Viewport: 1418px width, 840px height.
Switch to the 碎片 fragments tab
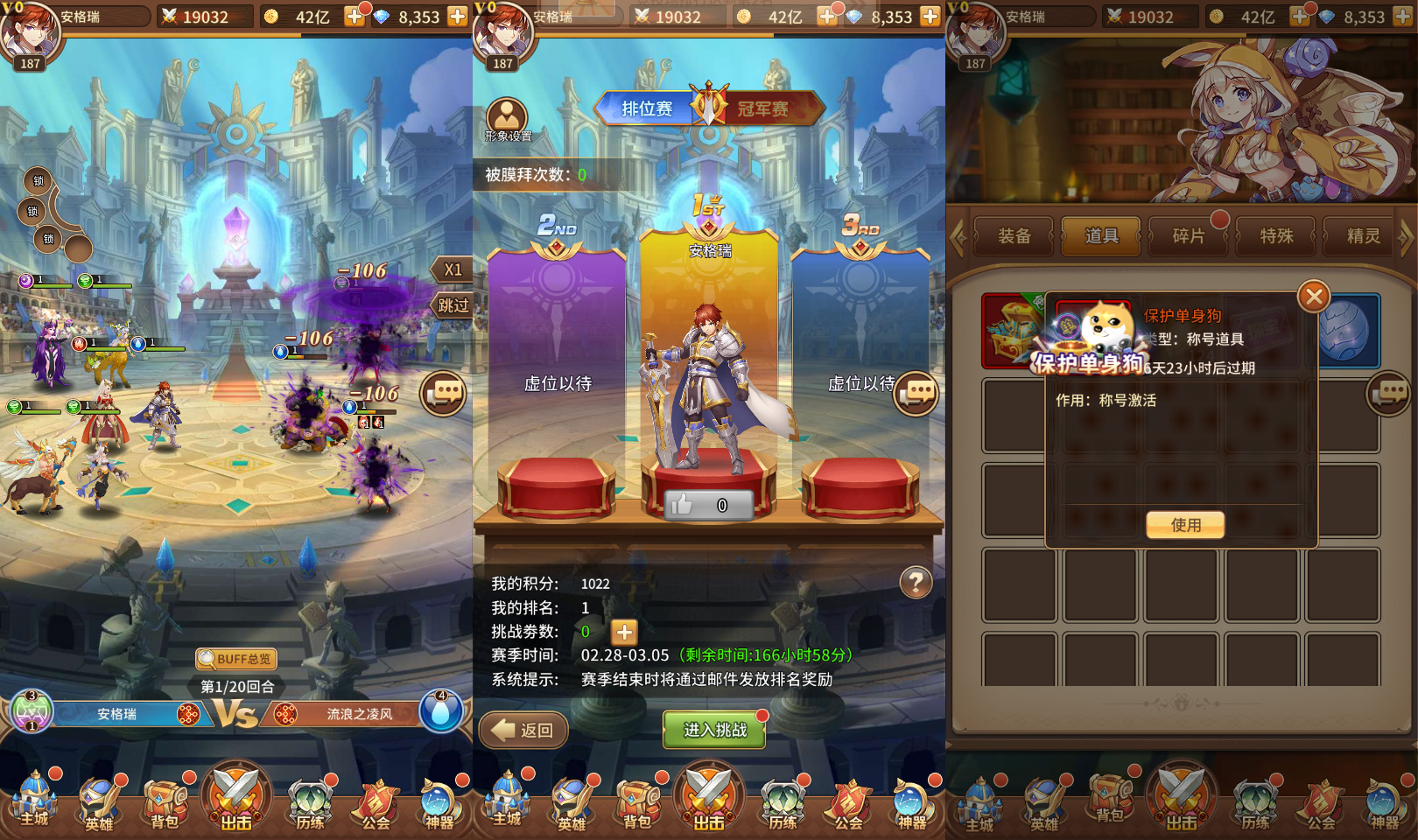click(x=1188, y=235)
